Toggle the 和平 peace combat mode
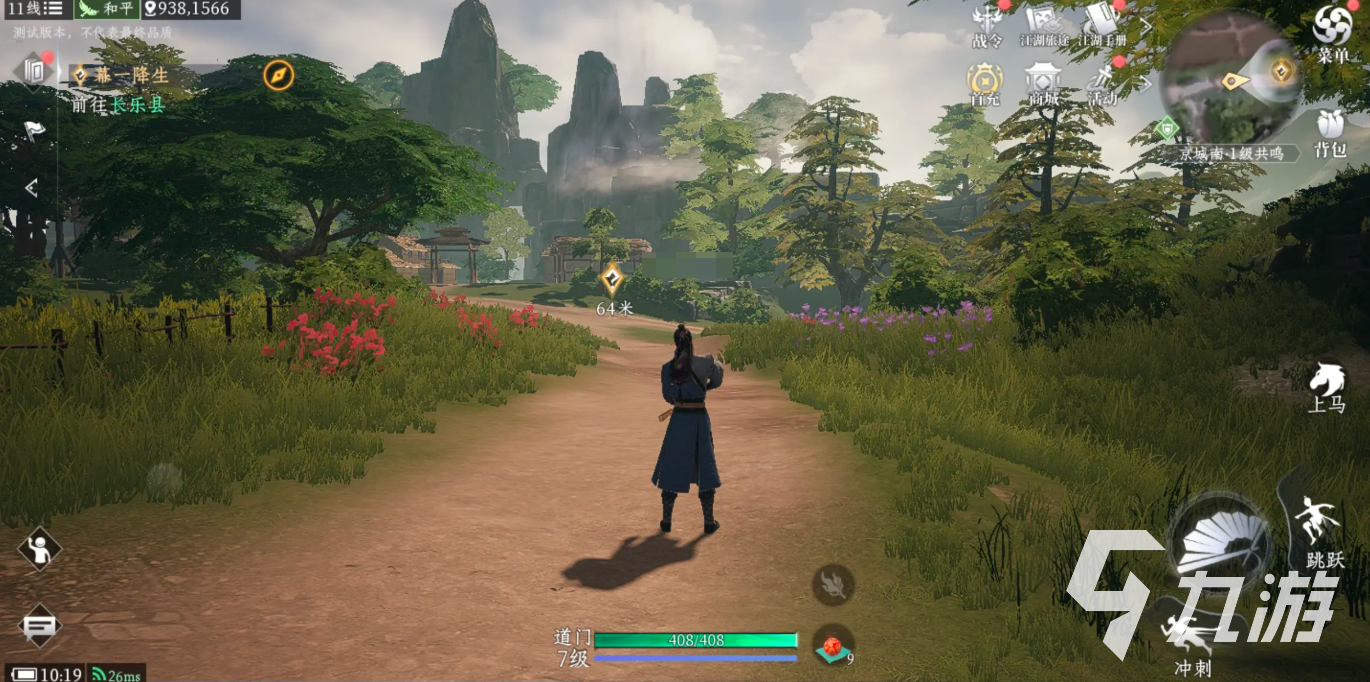Viewport: 1370px width, 682px height. click(x=107, y=9)
